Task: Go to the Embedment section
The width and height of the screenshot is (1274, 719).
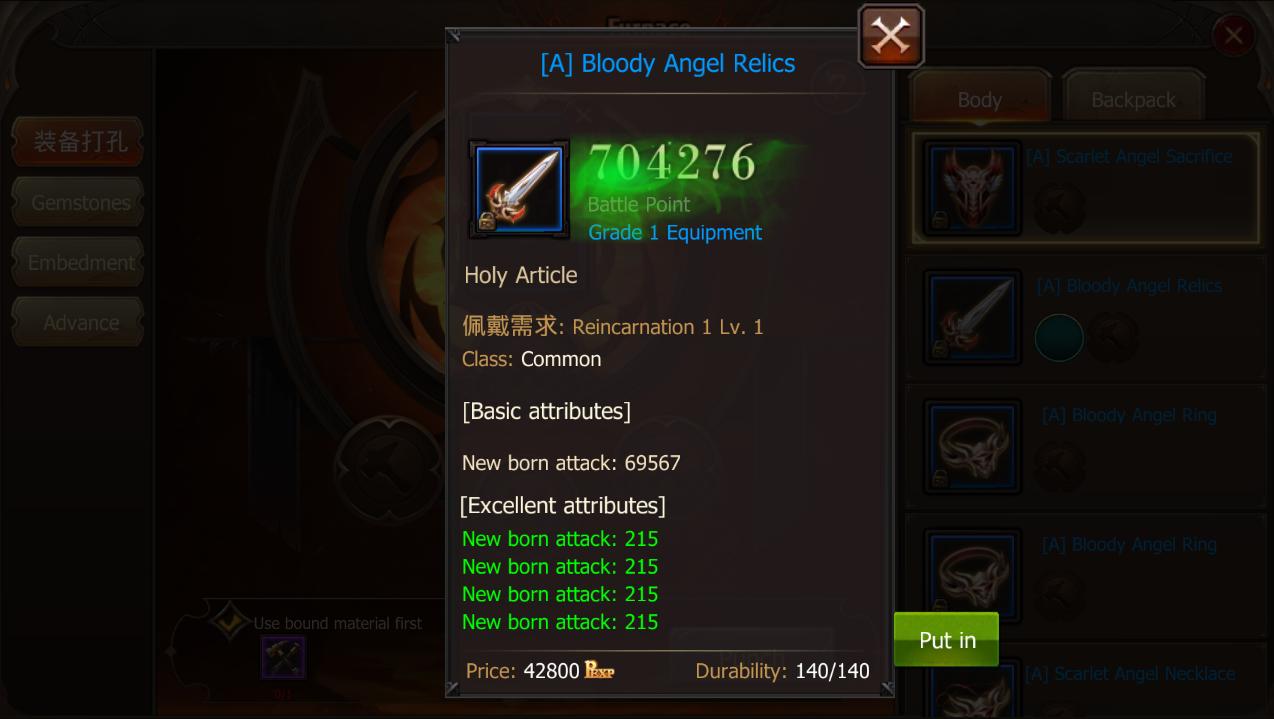Action: [x=80, y=263]
